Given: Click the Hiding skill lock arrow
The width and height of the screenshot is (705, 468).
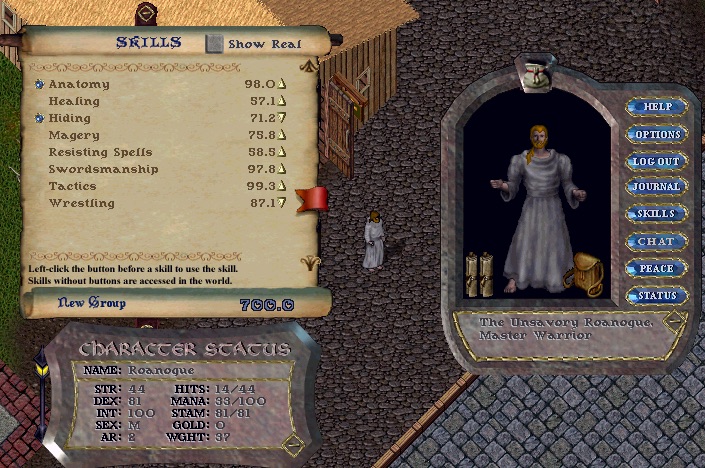Looking at the screenshot, I should (x=283, y=119).
